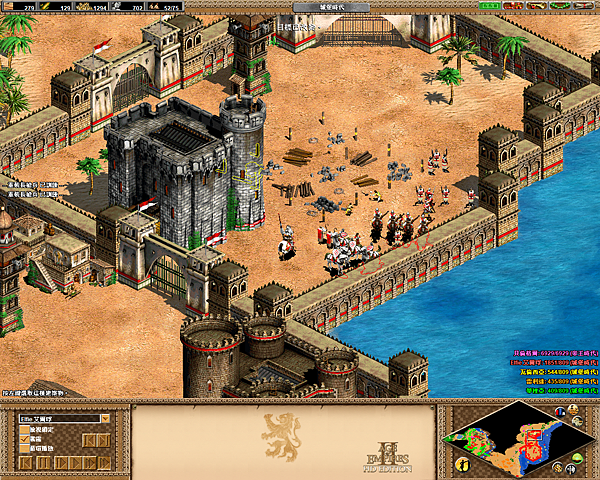600x480 pixels.
Task: Click the round yellow figure icon beside minimap
Action: [462, 464]
